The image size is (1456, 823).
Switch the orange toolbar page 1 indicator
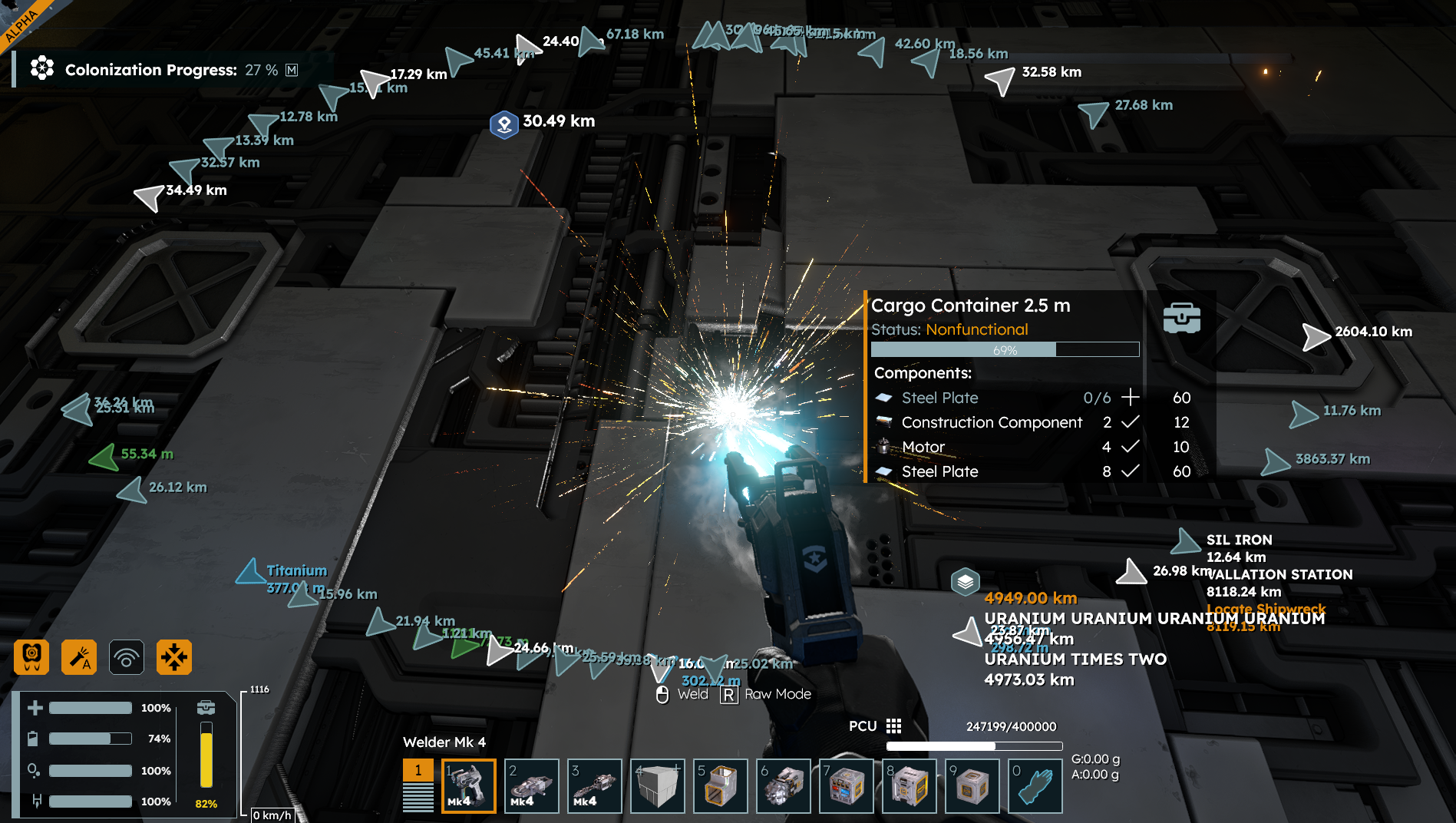[x=418, y=770]
